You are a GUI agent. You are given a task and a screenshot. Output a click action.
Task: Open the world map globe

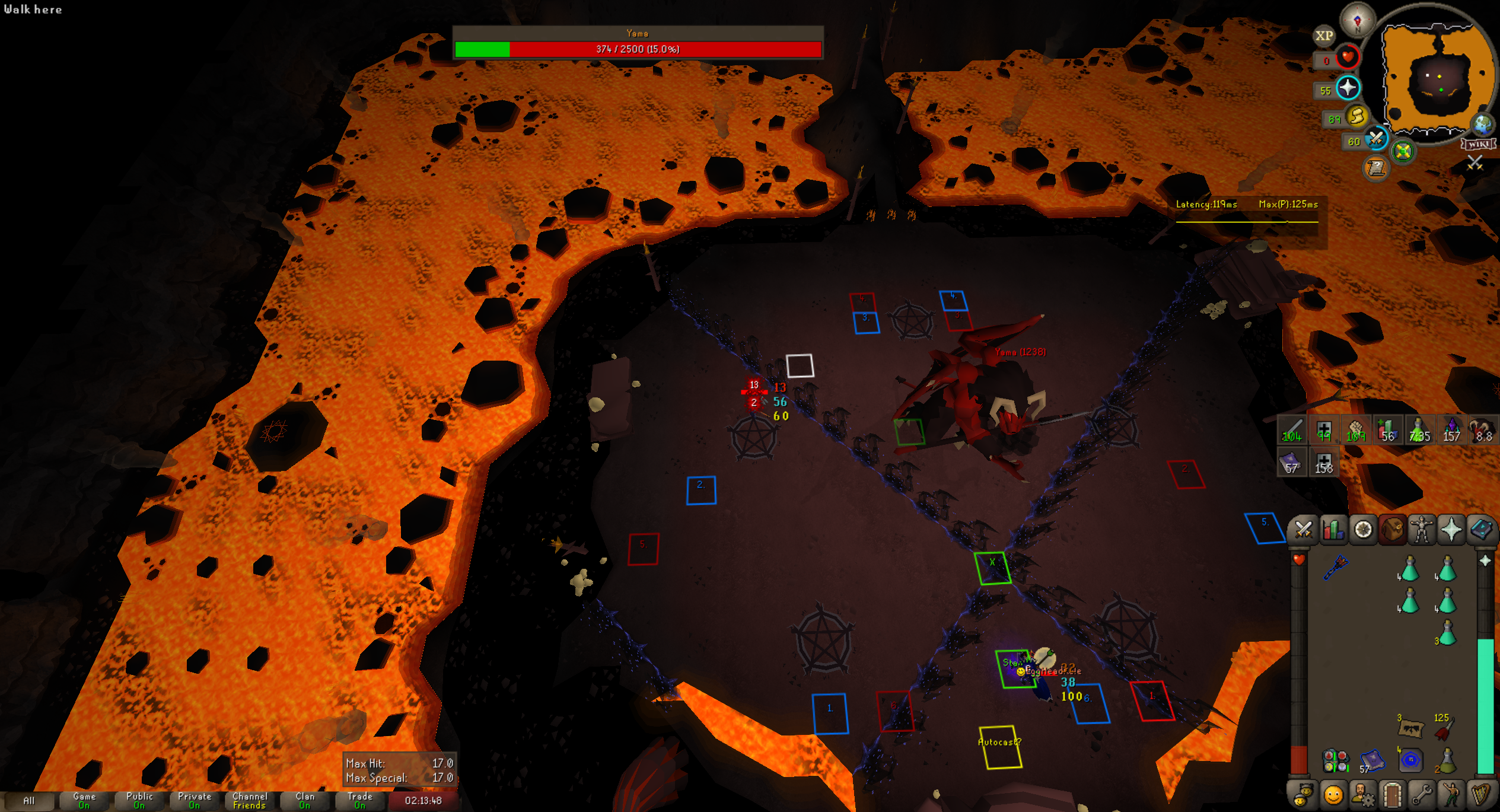1483,125
